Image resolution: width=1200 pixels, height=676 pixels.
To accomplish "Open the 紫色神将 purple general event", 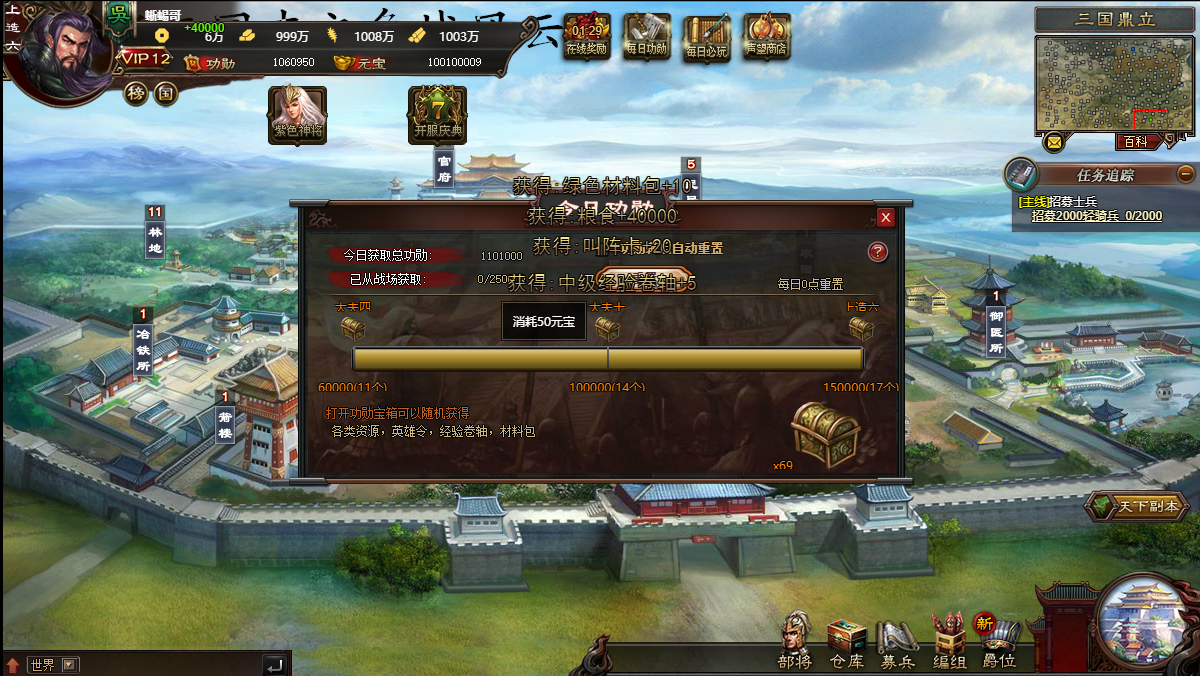I will 299,113.
